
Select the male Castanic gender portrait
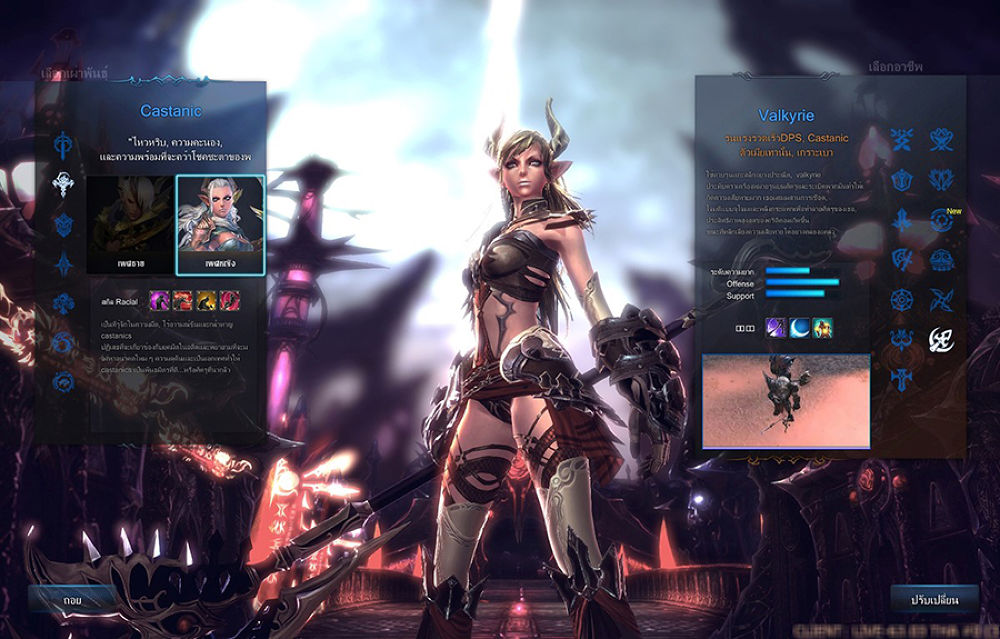[x=130, y=225]
